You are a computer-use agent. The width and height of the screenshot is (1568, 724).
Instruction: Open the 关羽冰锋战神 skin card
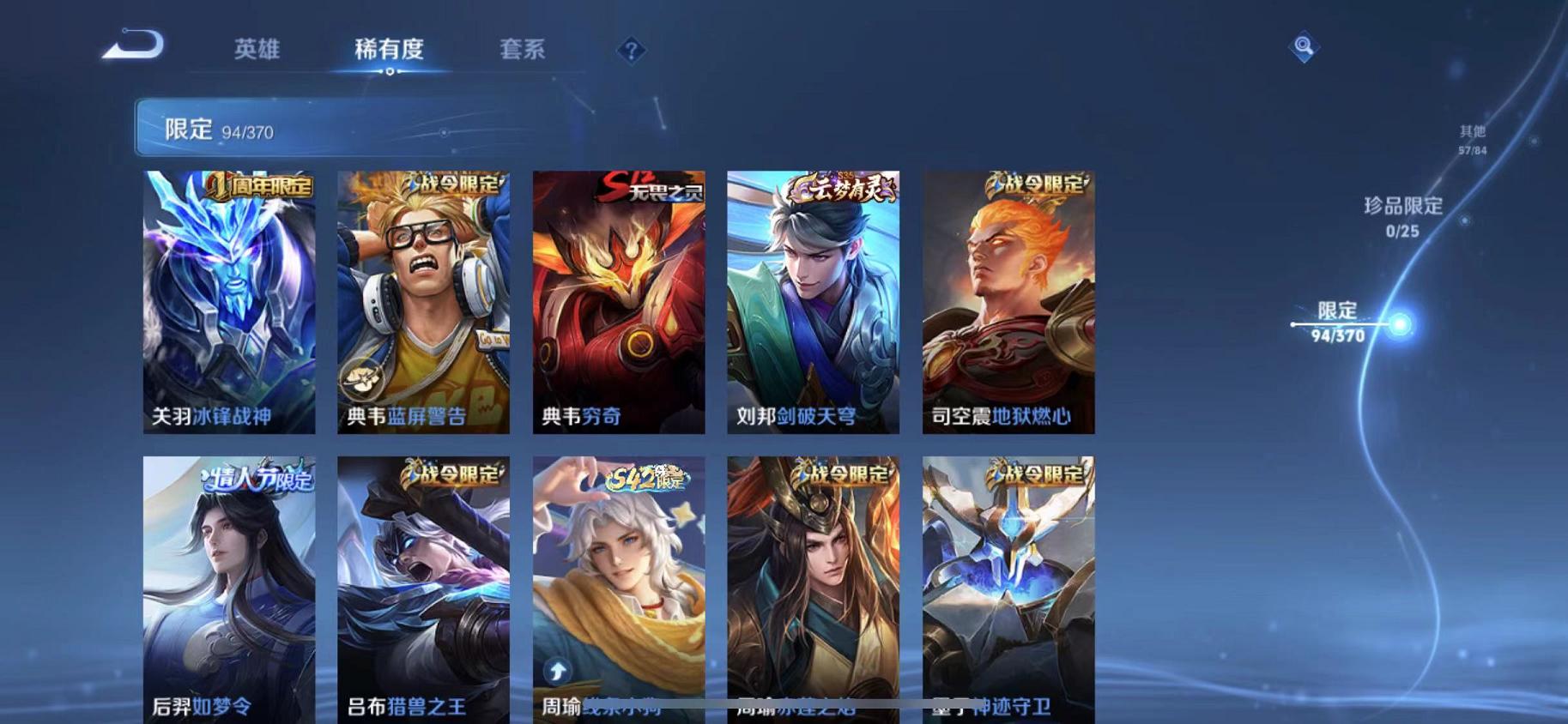coord(228,300)
